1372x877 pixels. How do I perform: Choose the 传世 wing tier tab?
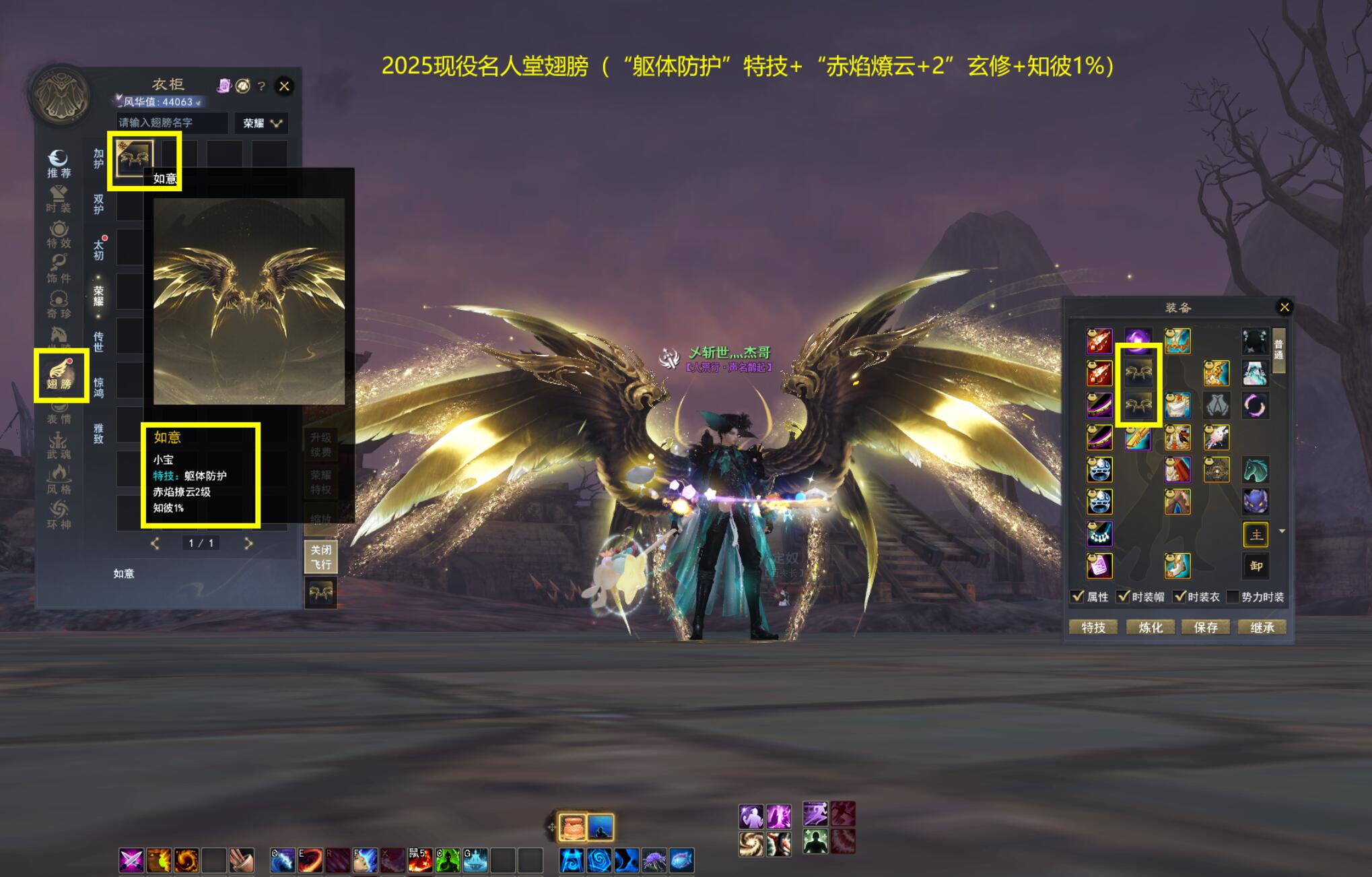click(99, 342)
